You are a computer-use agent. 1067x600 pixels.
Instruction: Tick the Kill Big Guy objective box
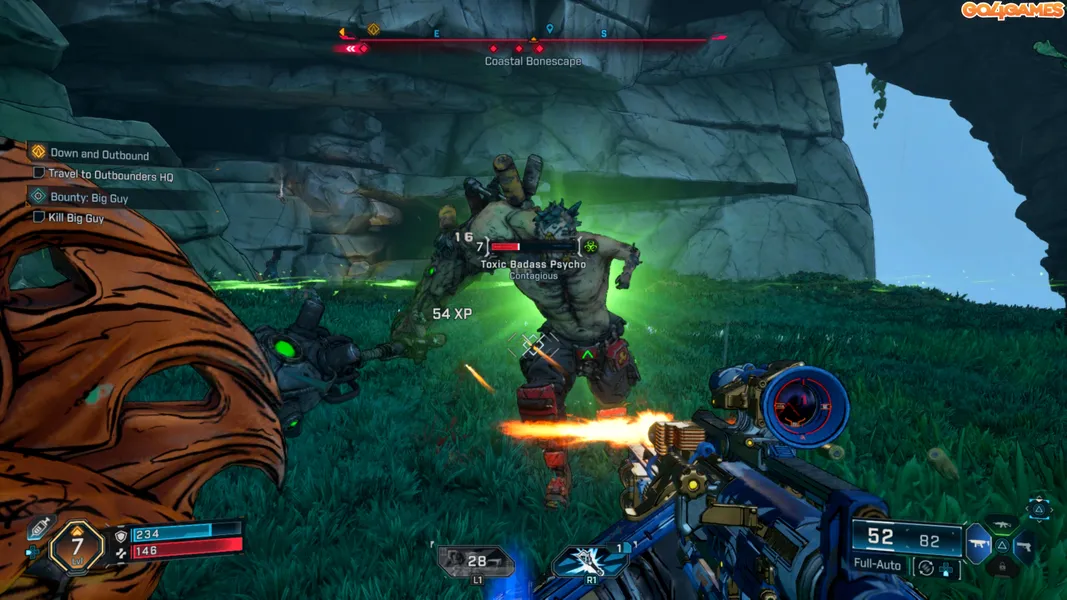pos(39,216)
